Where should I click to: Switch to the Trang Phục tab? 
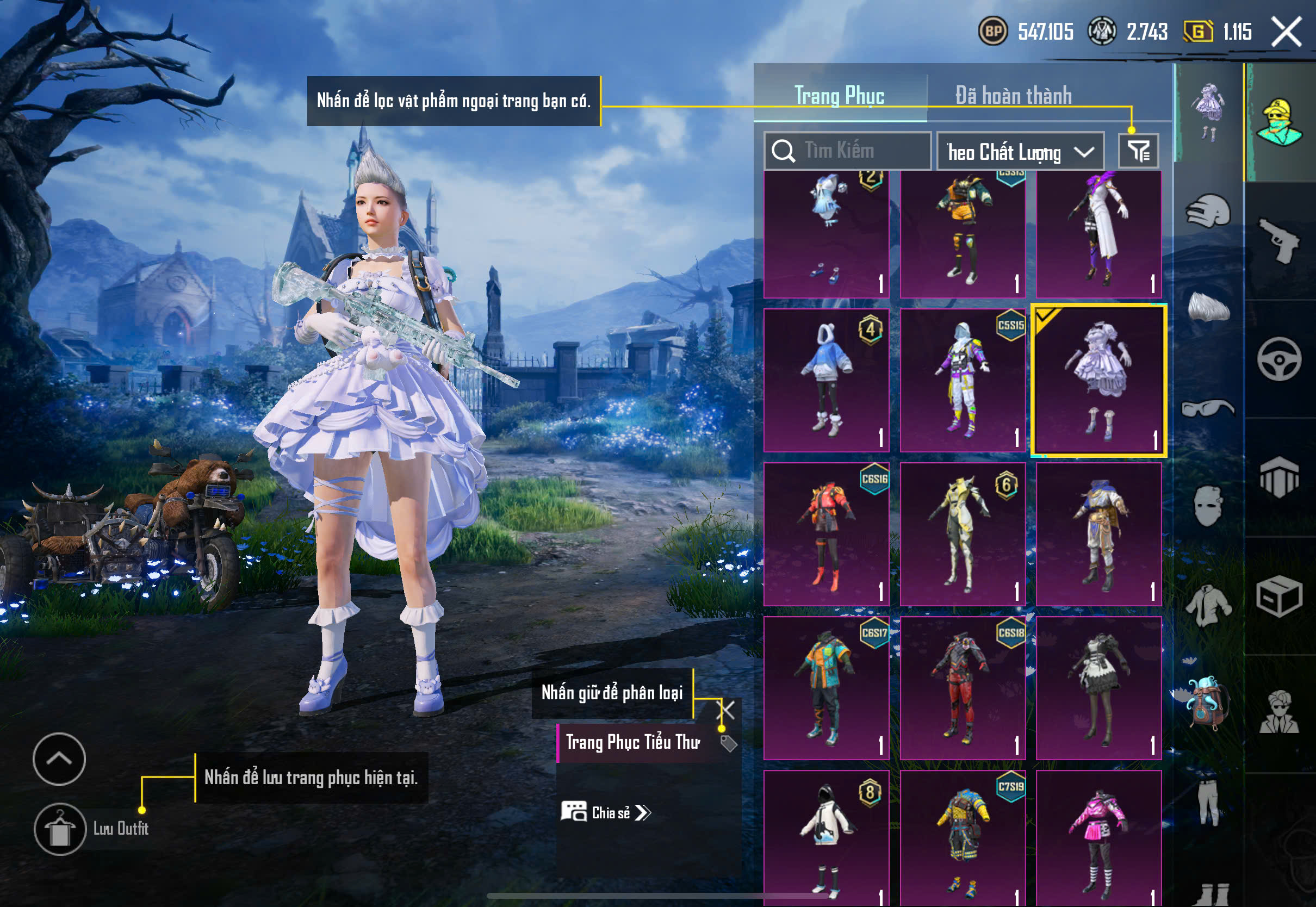(x=839, y=96)
